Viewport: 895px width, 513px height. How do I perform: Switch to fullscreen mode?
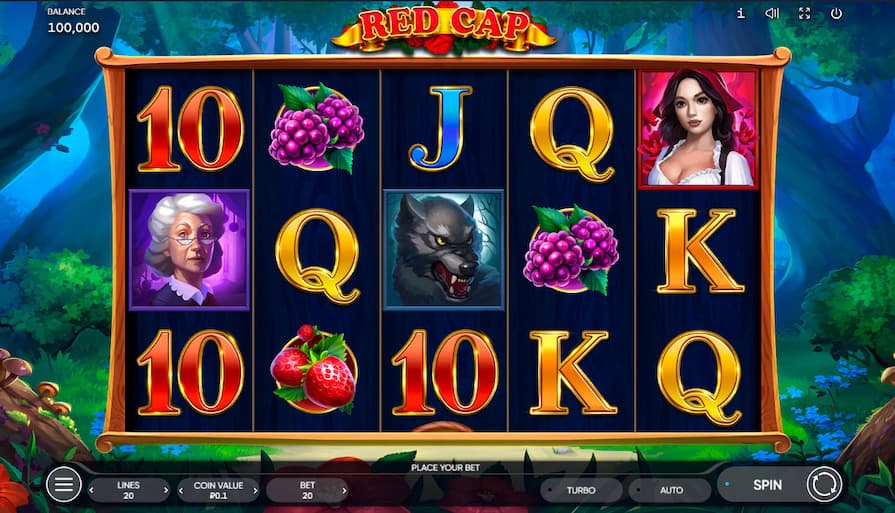click(x=804, y=14)
